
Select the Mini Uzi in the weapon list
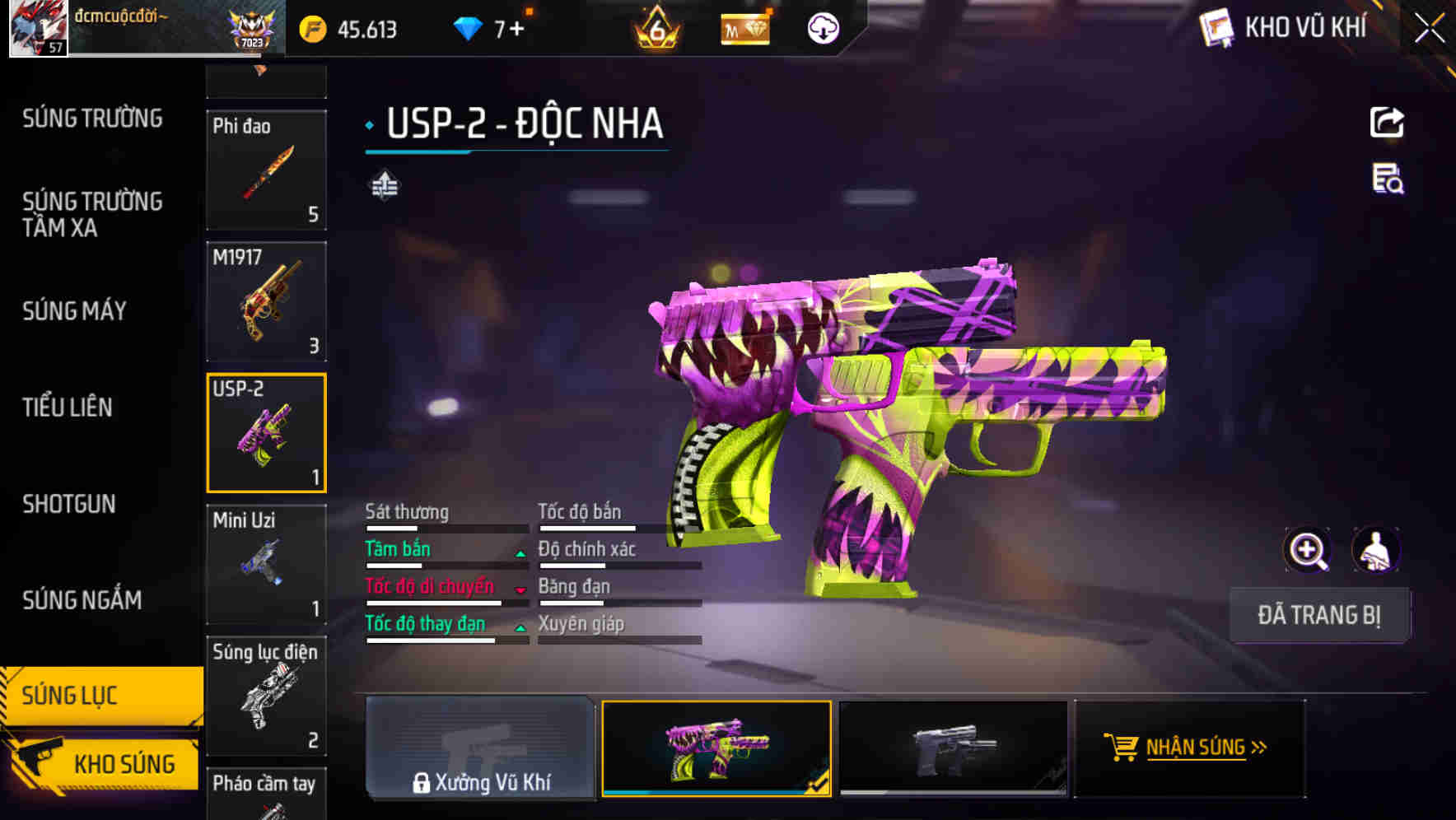click(x=265, y=564)
